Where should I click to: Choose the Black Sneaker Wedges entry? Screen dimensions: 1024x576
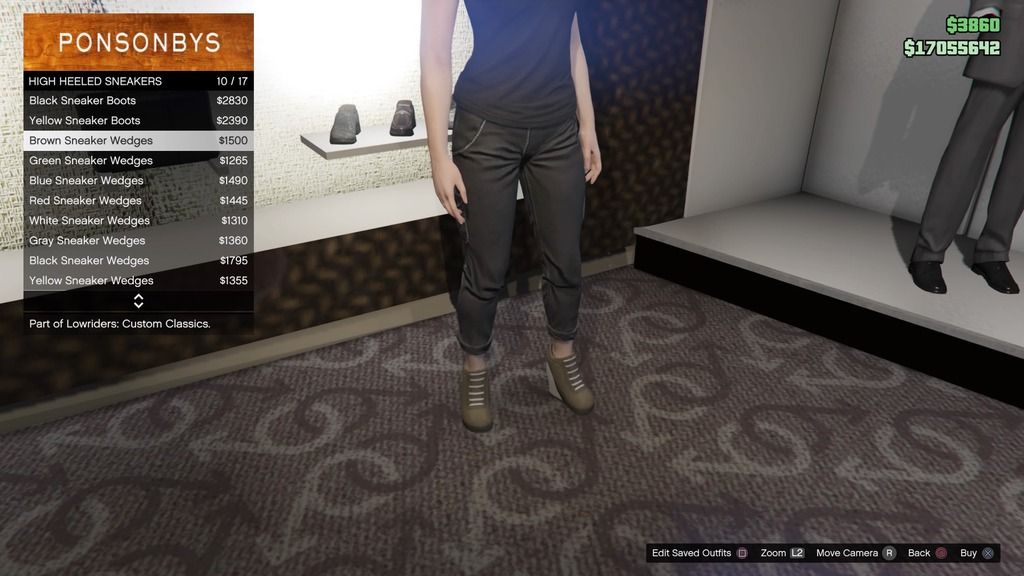[138, 261]
